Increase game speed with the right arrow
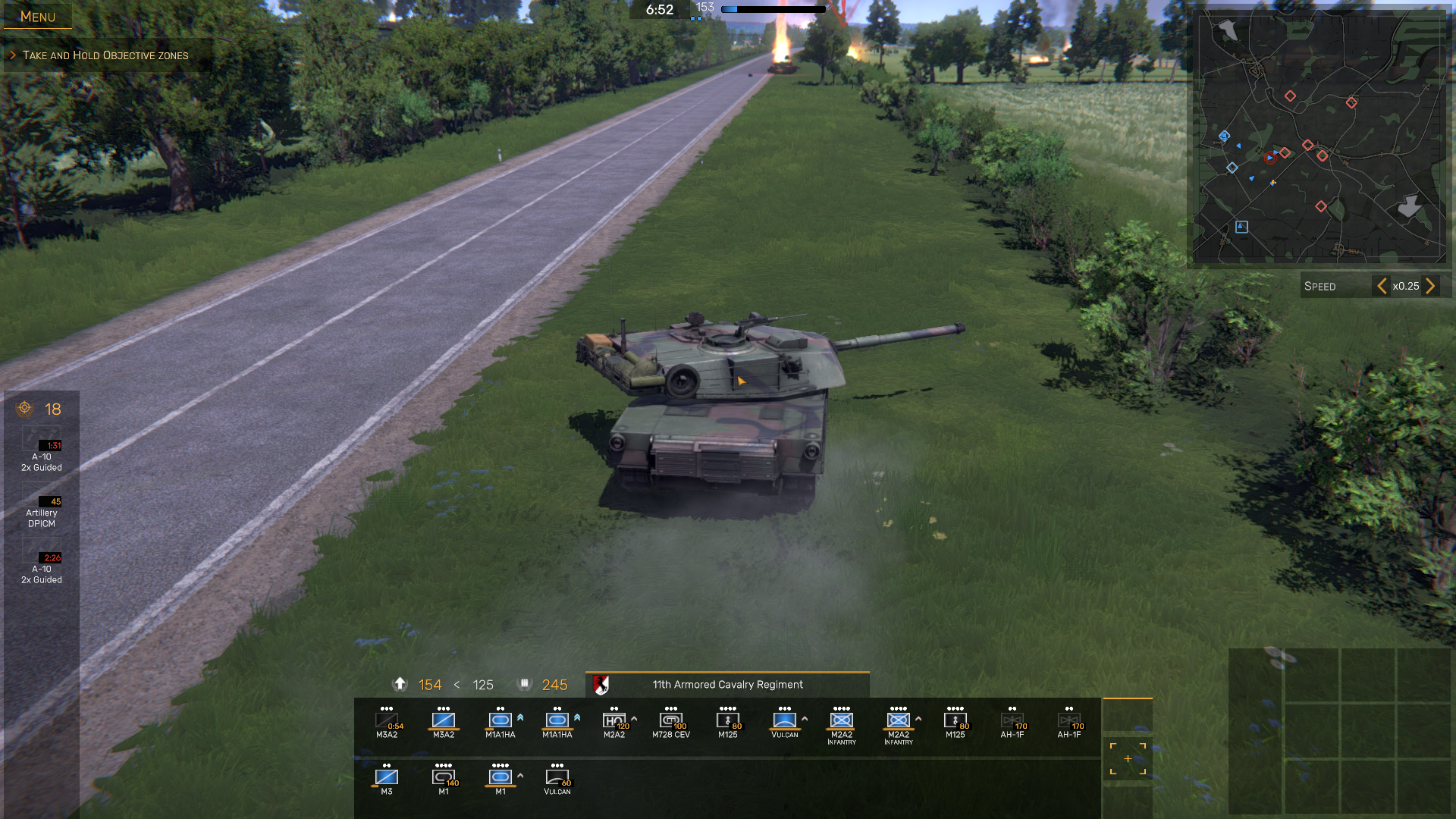Viewport: 1456px width, 819px height. pyautogui.click(x=1430, y=286)
